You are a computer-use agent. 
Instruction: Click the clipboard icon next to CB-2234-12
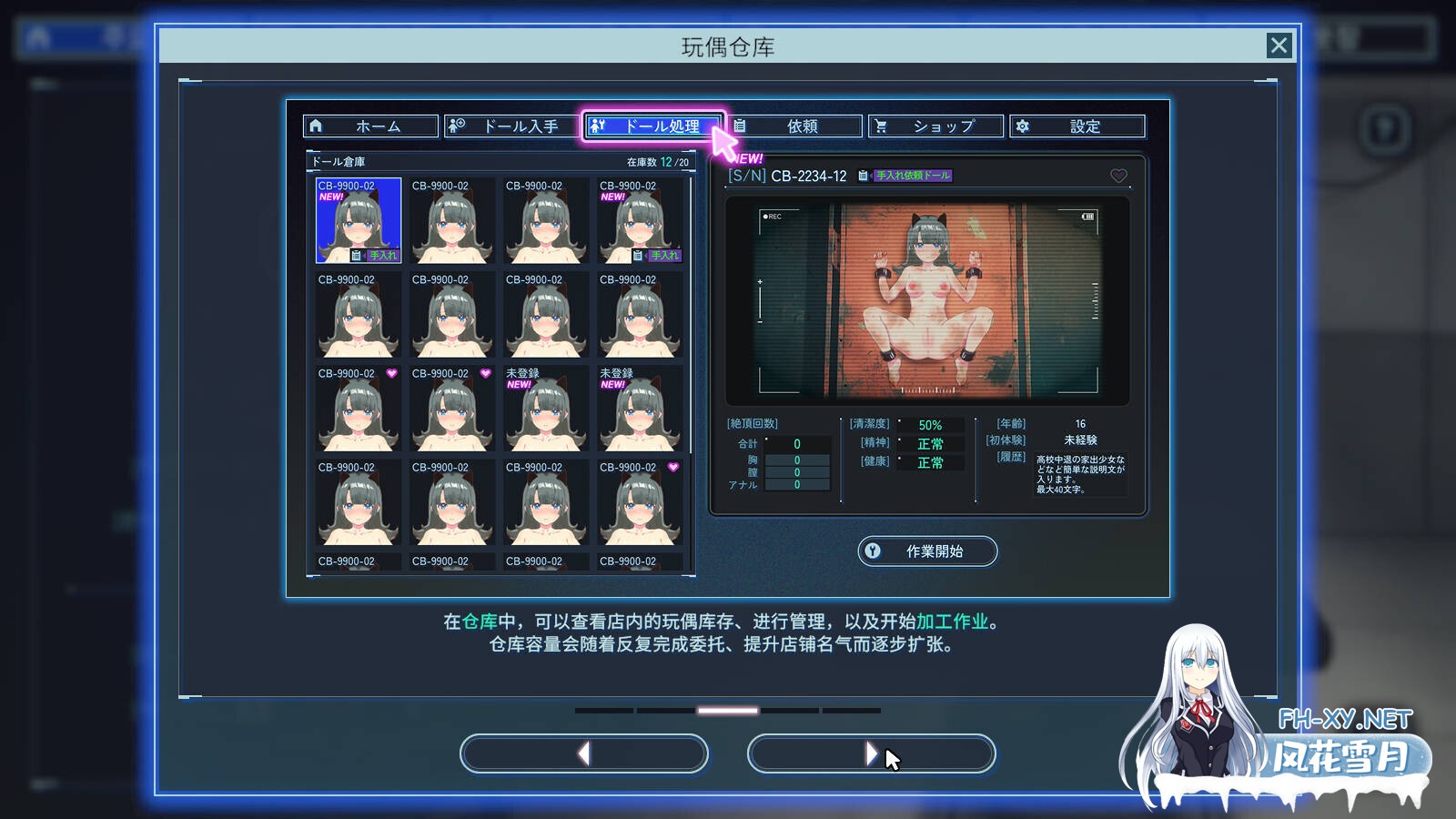click(x=860, y=177)
